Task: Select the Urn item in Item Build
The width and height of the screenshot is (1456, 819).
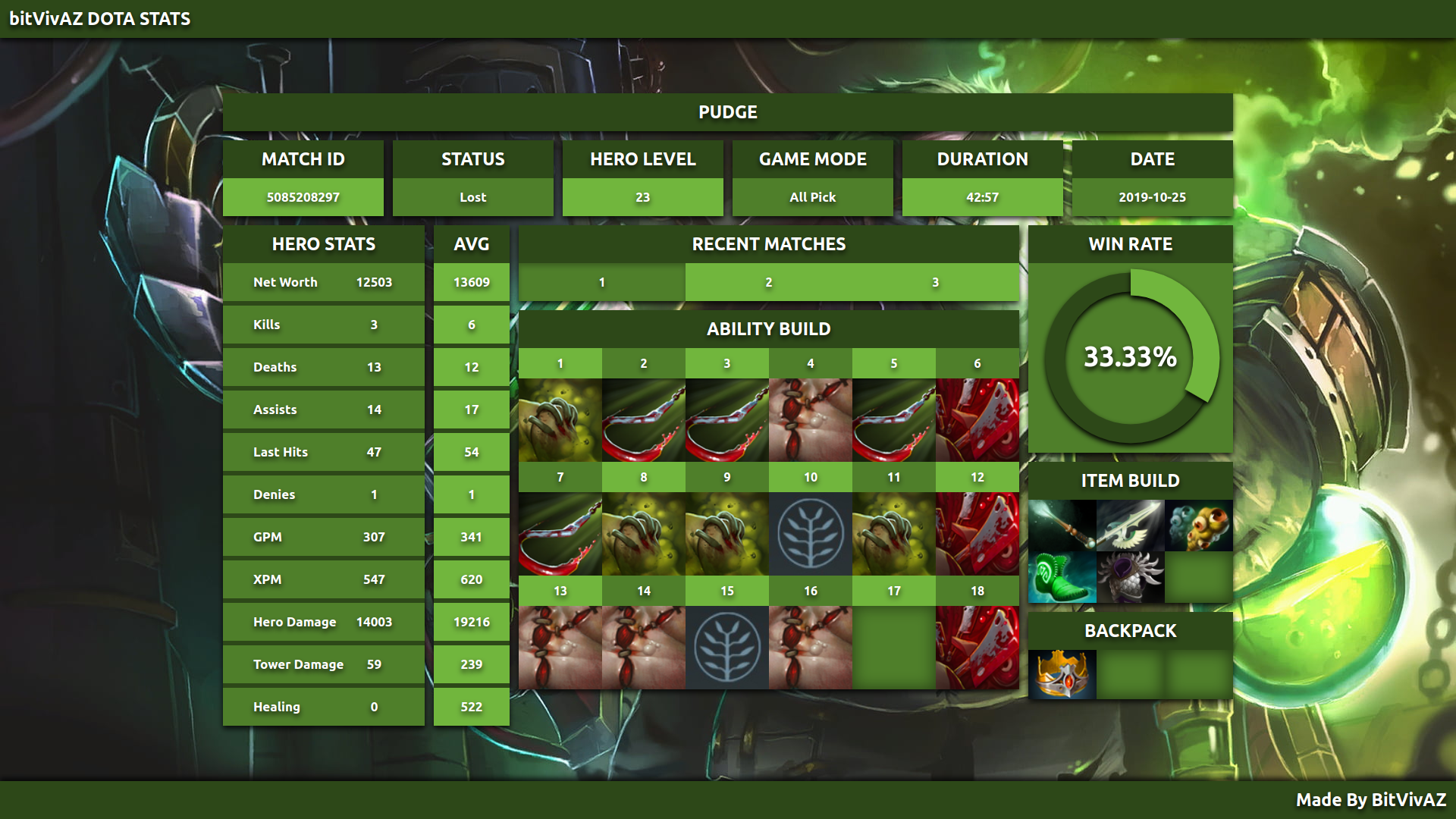Action: coord(1198,527)
